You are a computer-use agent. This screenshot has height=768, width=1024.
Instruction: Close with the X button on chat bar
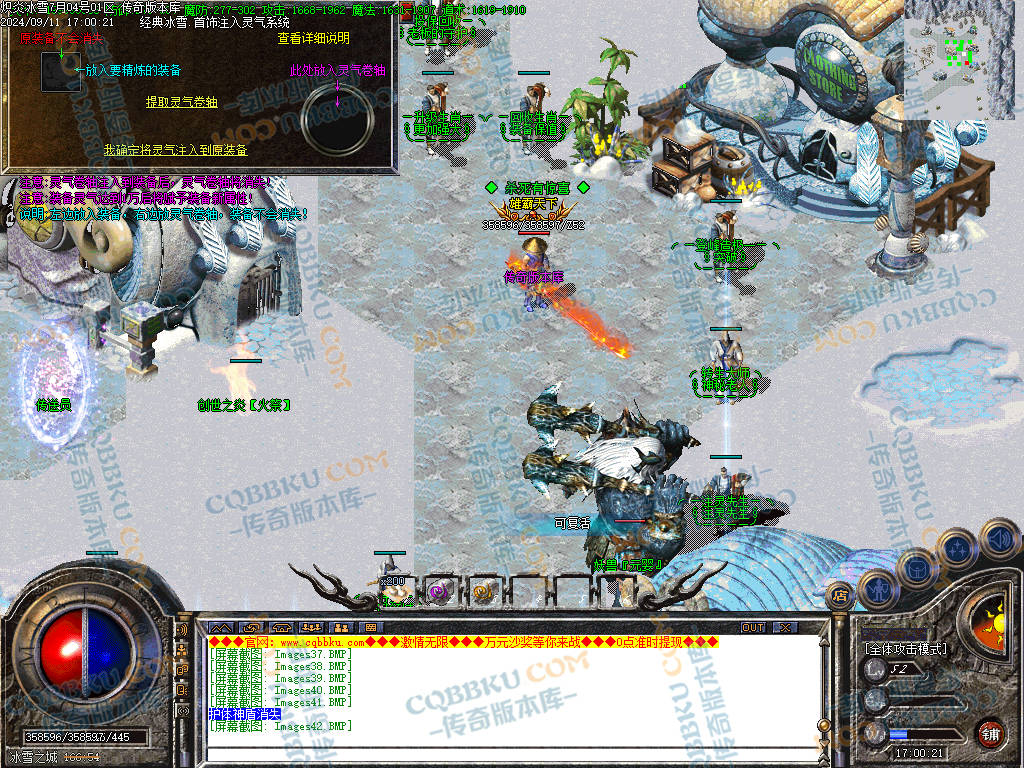(785, 627)
